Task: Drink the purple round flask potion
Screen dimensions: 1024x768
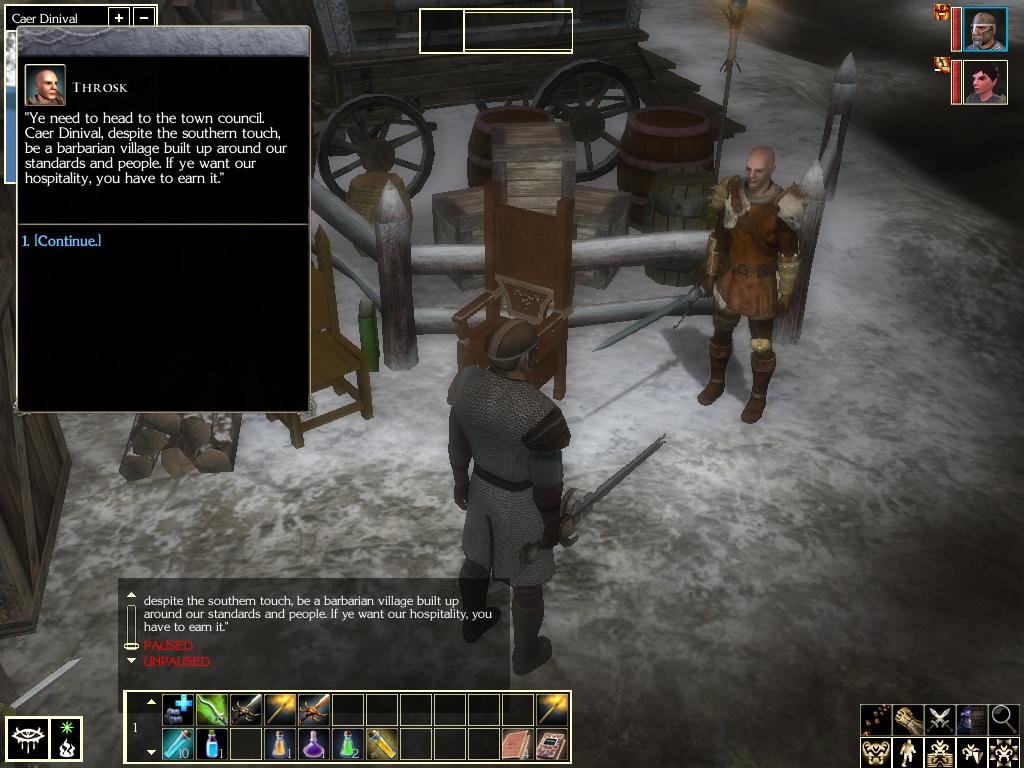Action: pyautogui.click(x=314, y=743)
